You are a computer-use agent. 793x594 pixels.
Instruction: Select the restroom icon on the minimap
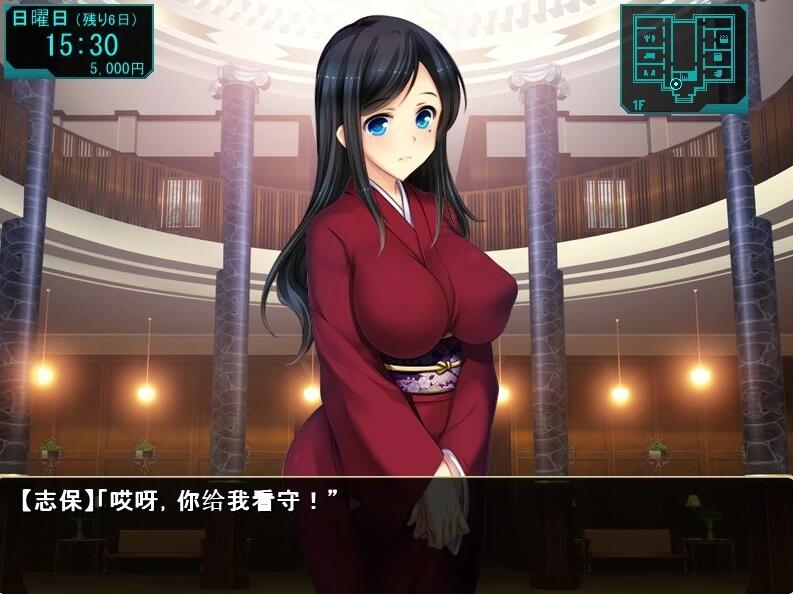(650, 73)
